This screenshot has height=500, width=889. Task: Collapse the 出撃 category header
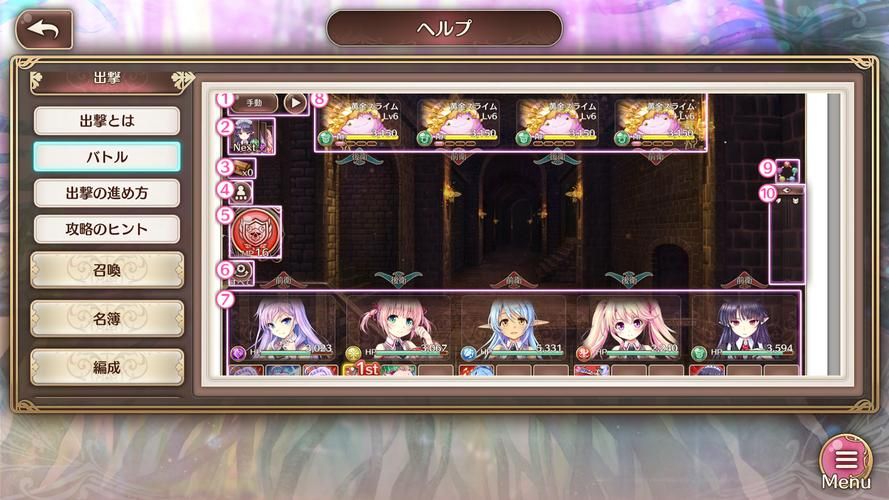[107, 78]
